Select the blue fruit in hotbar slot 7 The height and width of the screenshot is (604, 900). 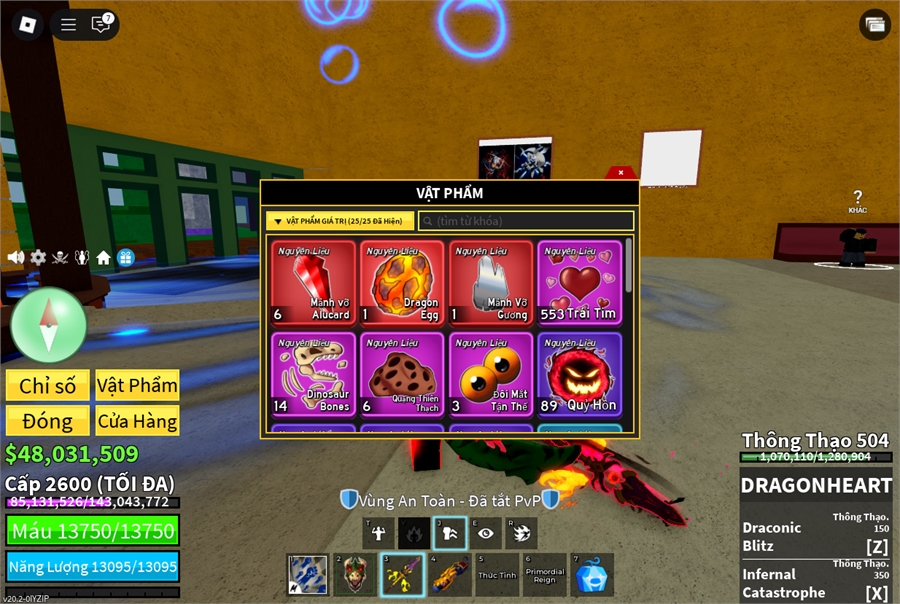593,575
